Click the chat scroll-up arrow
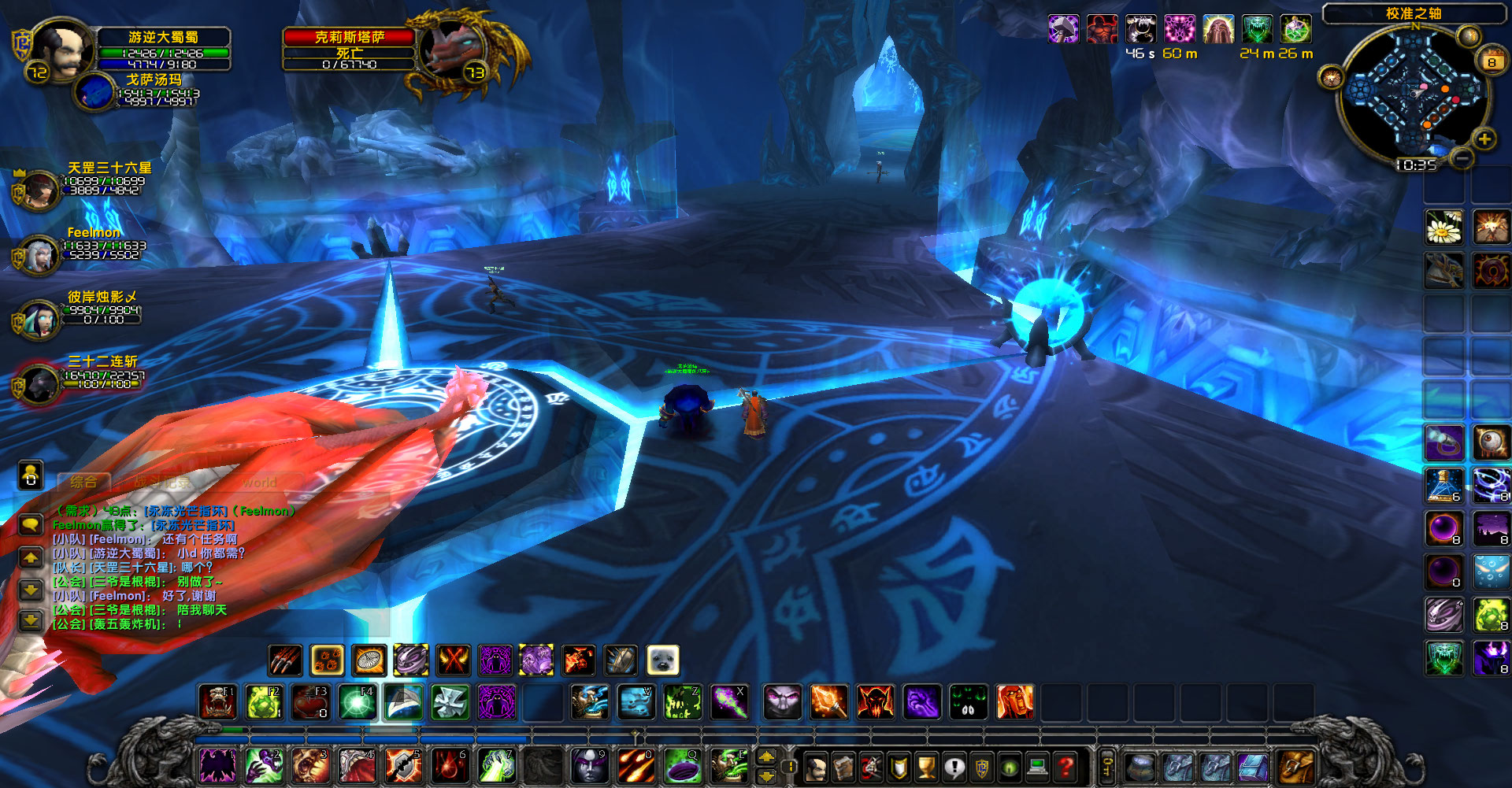Viewport: 1512px width, 788px height. (30, 557)
